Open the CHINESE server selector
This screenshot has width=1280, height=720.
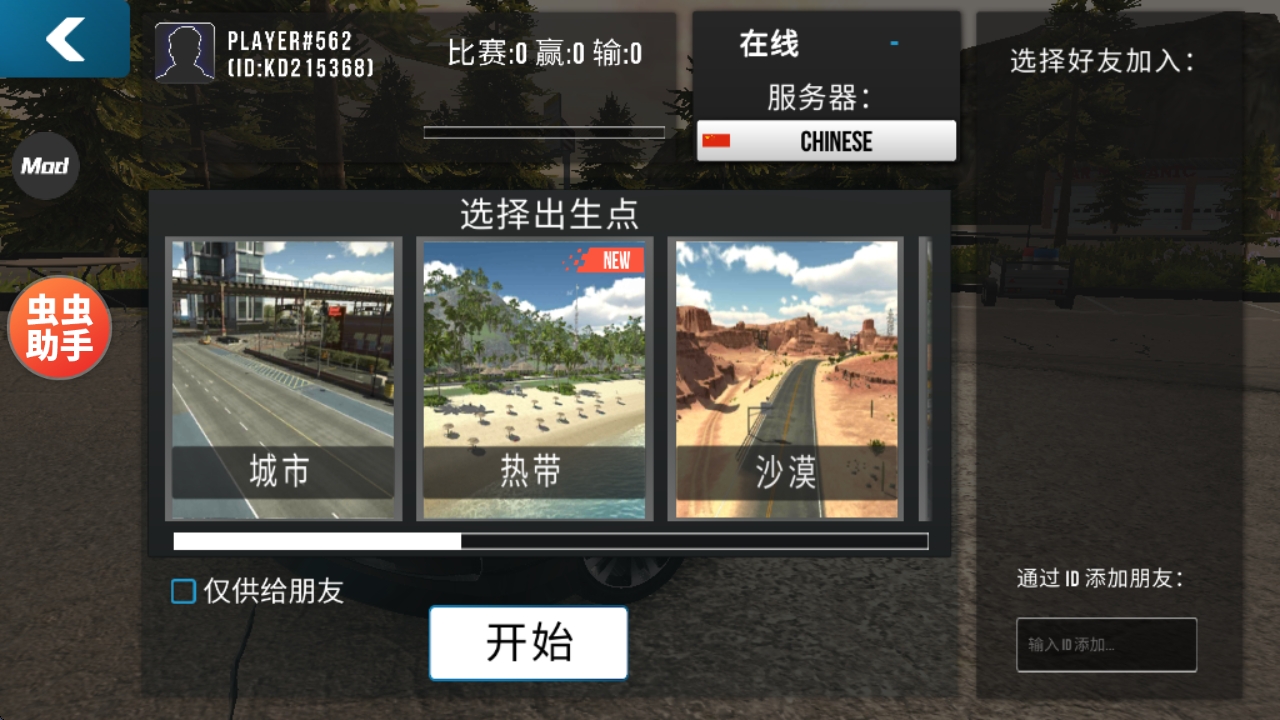(x=826, y=141)
